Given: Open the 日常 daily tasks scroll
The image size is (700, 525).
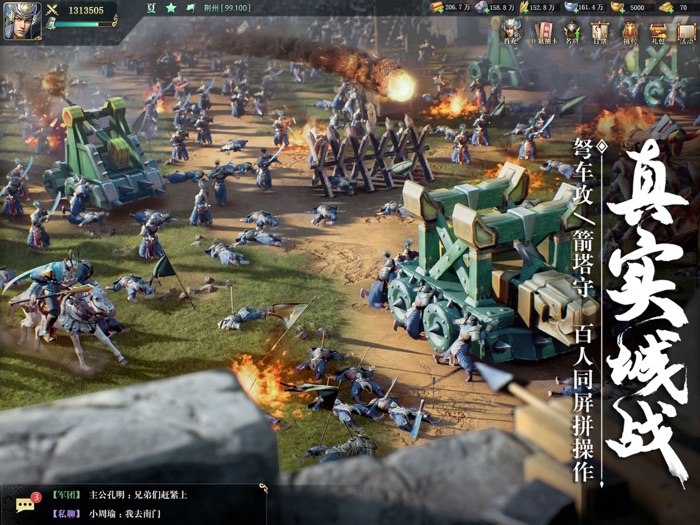Looking at the screenshot, I should (600, 32).
